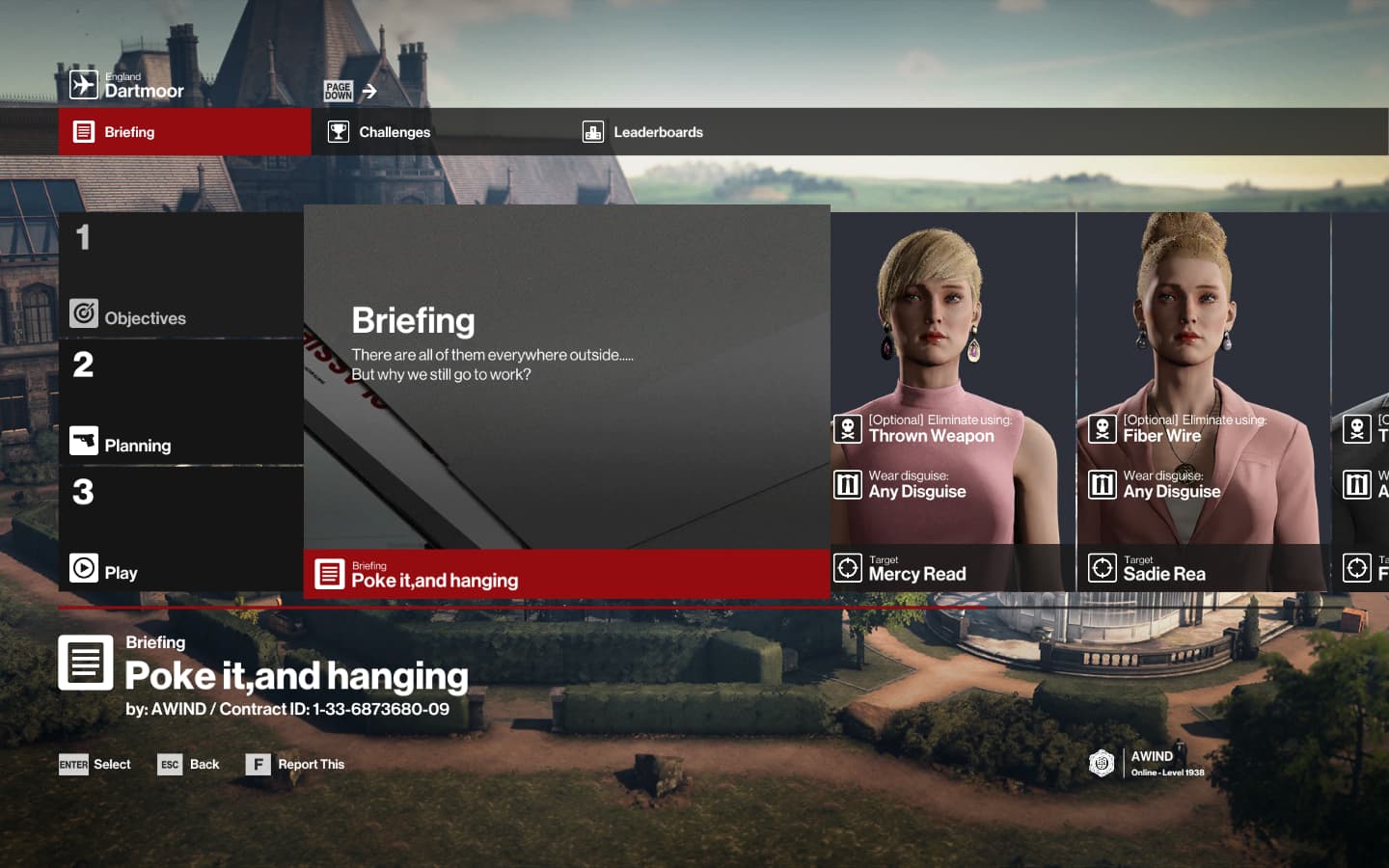Show the Leaderboards tab
This screenshot has height=868, width=1389.
click(x=657, y=132)
